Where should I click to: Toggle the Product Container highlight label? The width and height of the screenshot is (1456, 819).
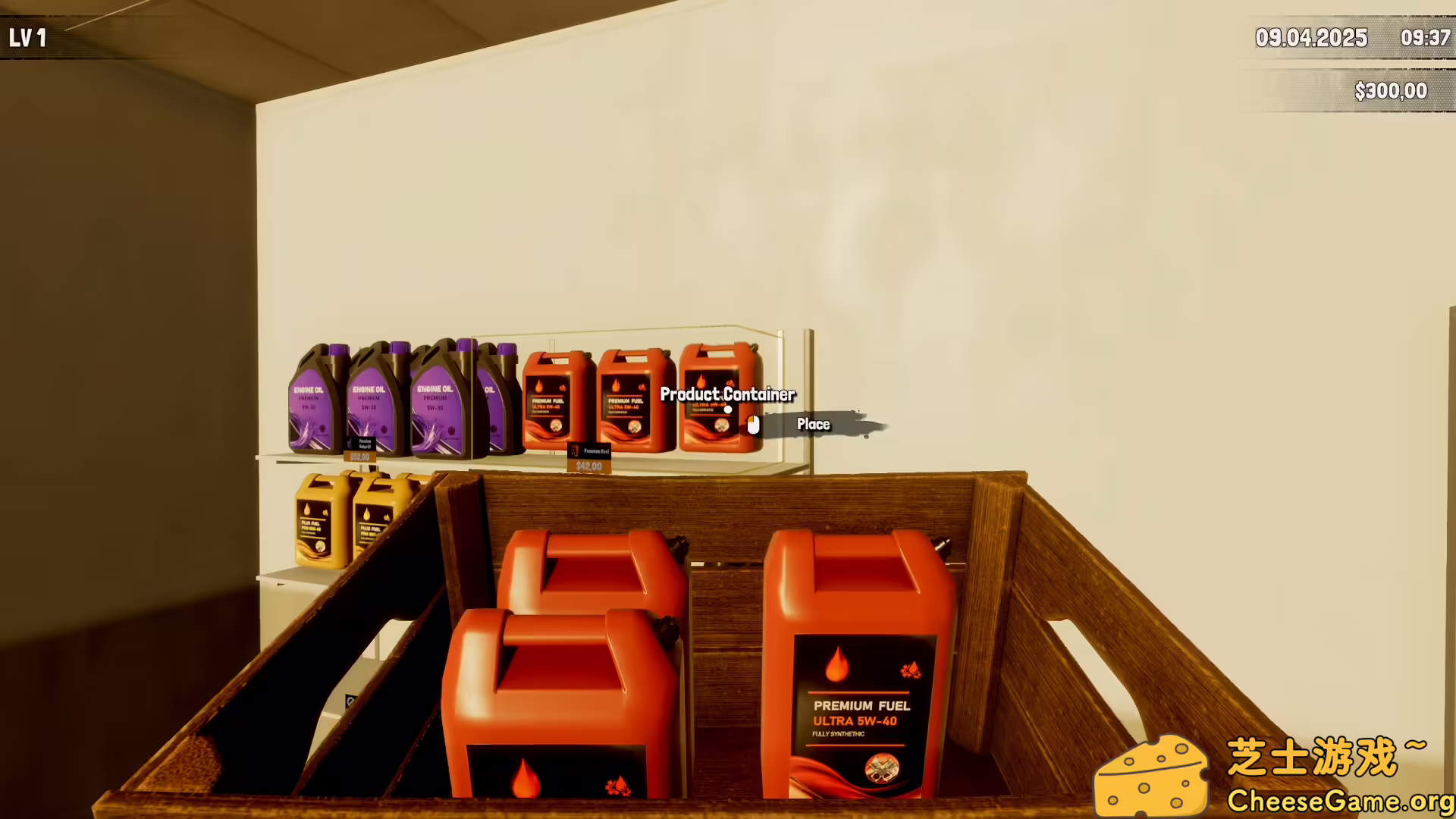(726, 395)
